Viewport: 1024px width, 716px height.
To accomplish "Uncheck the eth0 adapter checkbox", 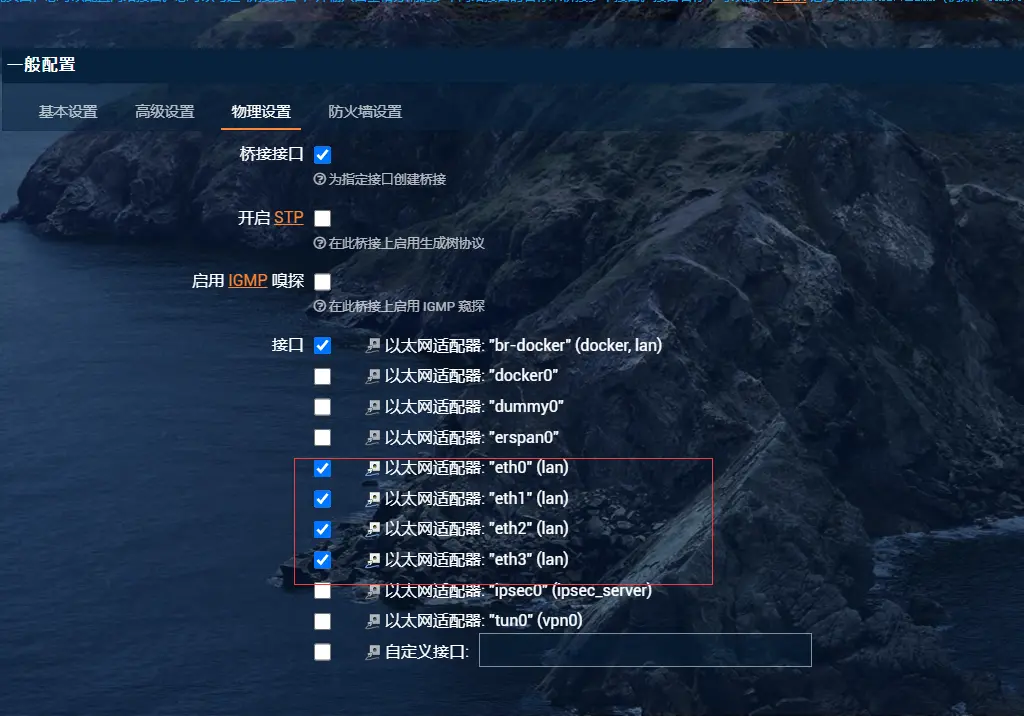I will pos(322,468).
